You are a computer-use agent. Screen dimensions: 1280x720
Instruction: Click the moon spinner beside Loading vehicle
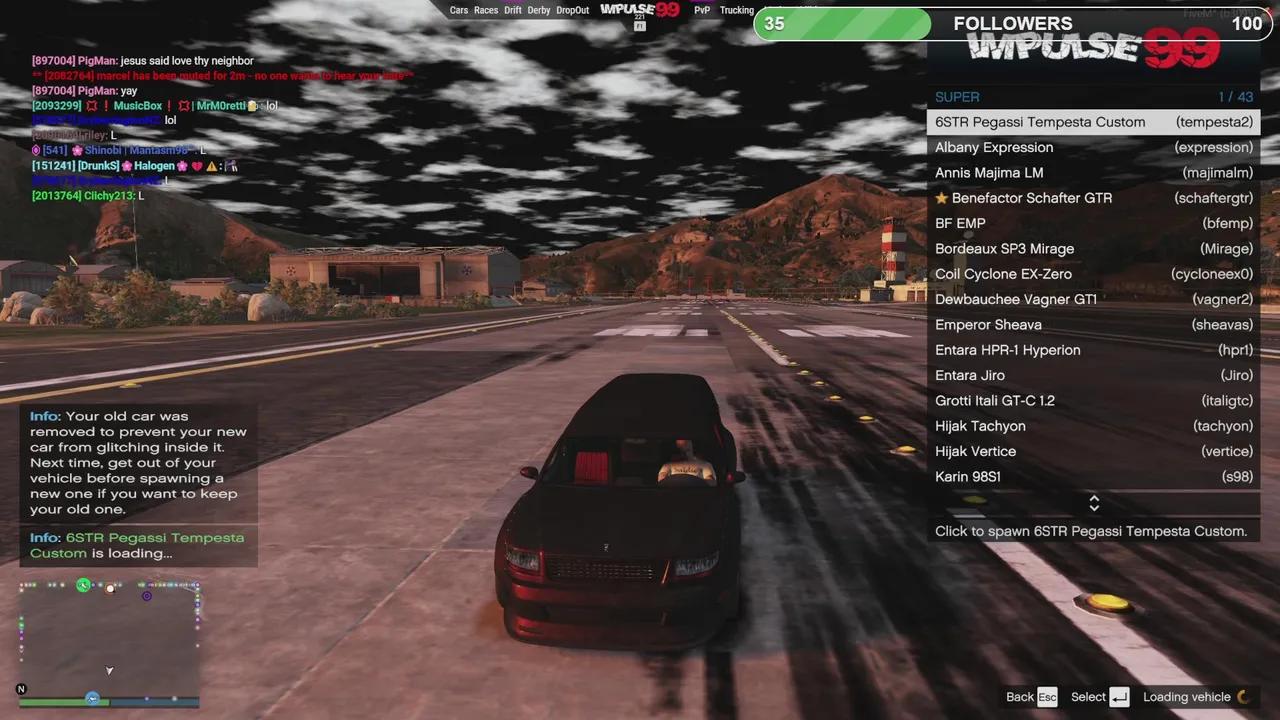[1241, 697]
